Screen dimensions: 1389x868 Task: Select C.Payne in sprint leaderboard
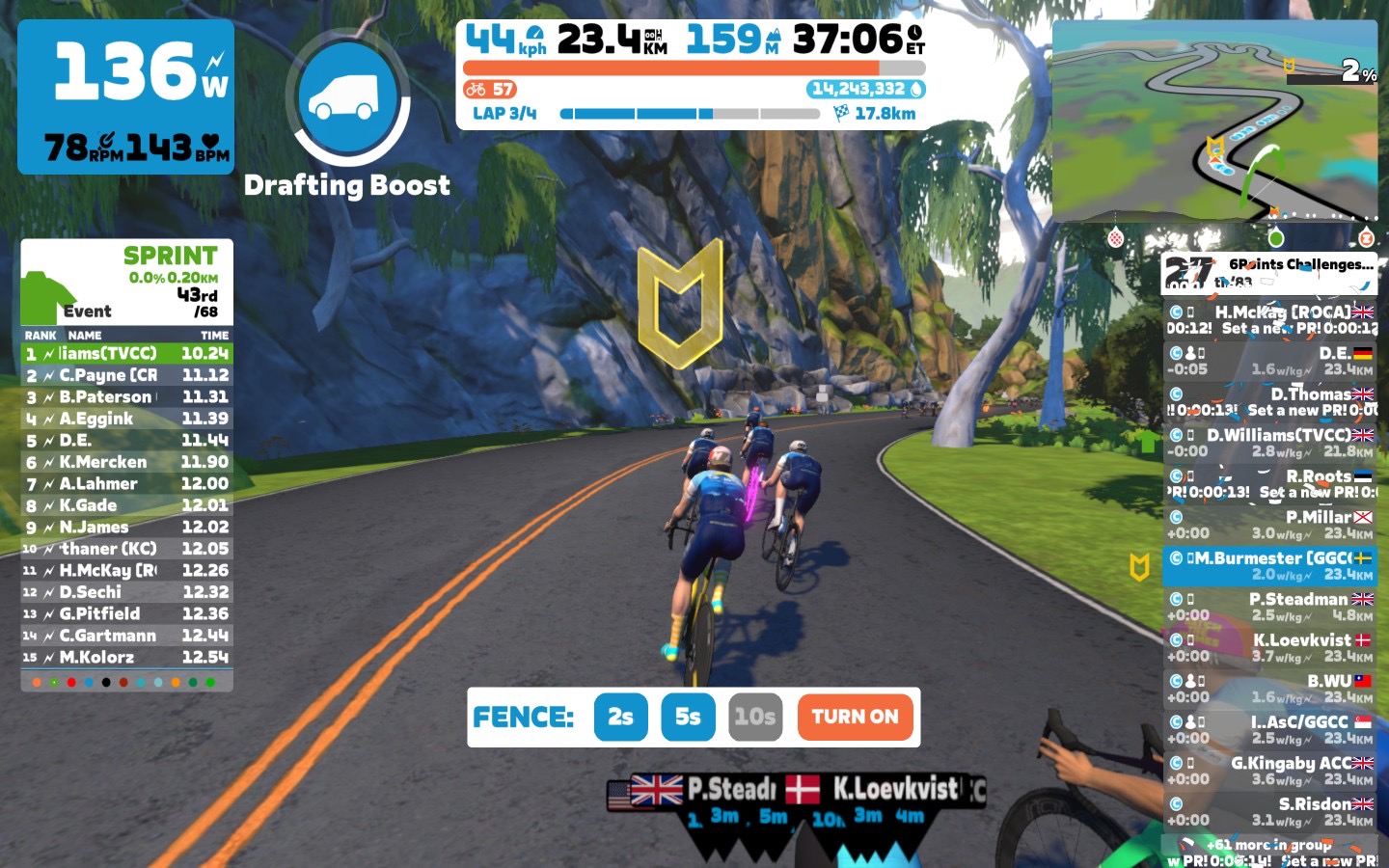126,375
